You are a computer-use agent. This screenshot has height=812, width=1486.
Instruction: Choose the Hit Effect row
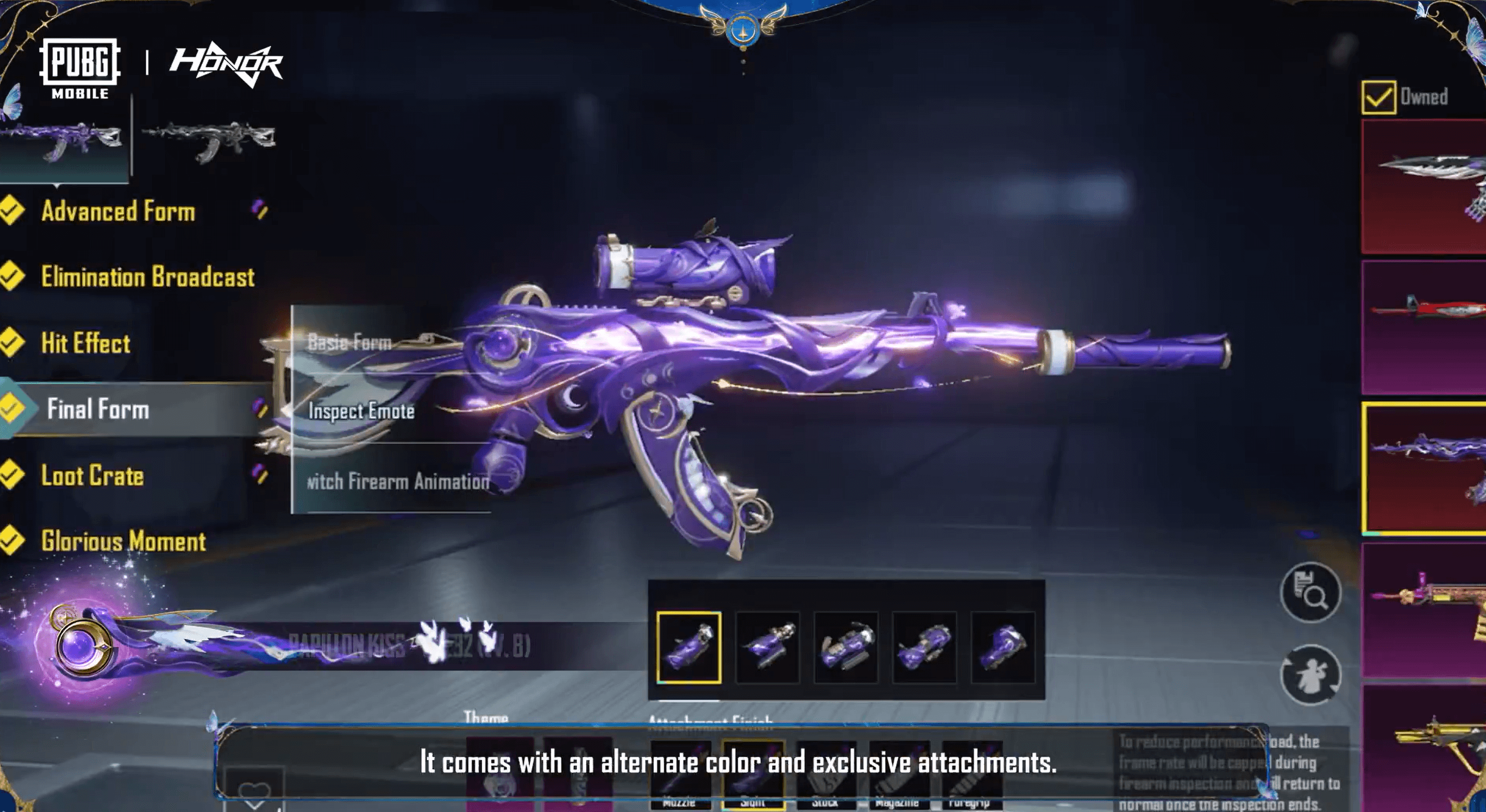(x=85, y=343)
